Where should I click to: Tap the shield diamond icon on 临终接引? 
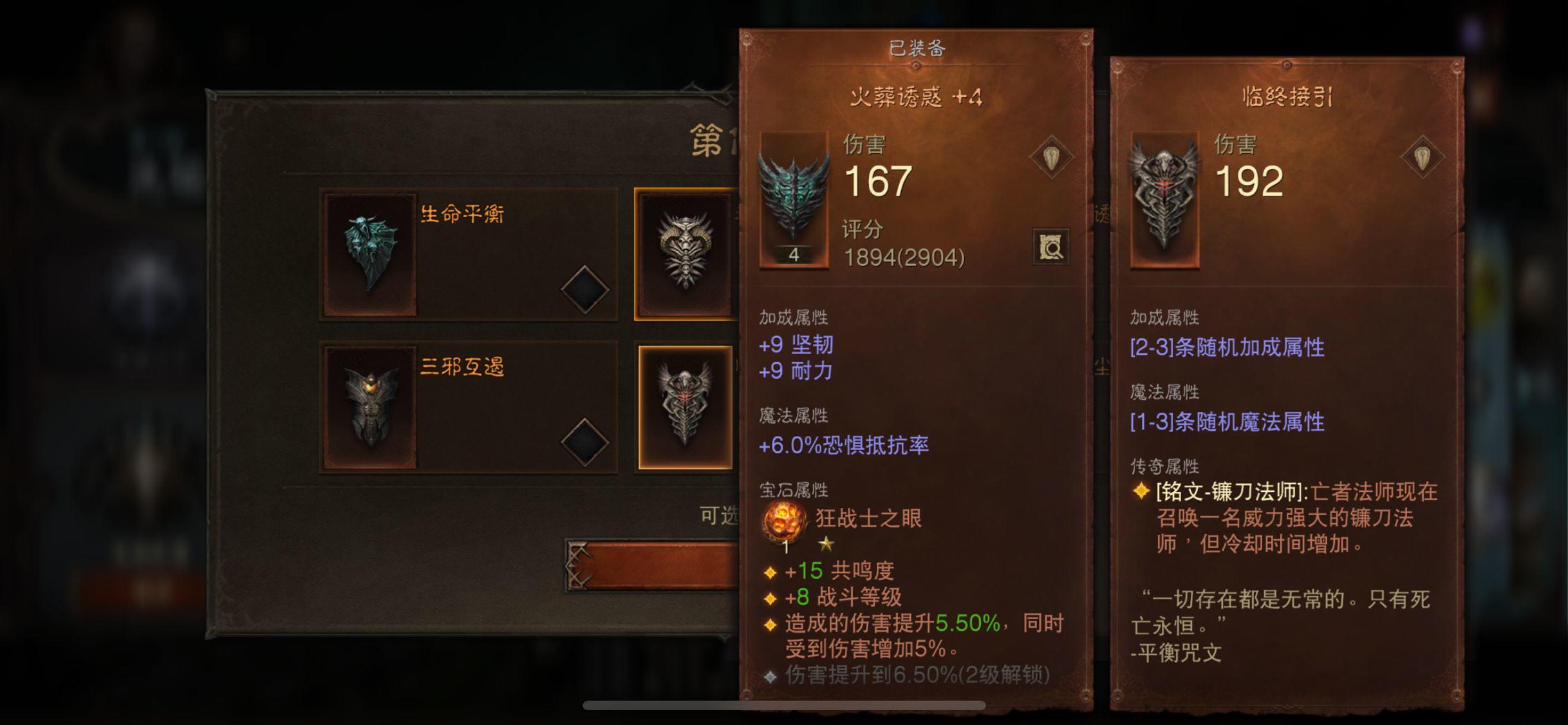[1422, 158]
